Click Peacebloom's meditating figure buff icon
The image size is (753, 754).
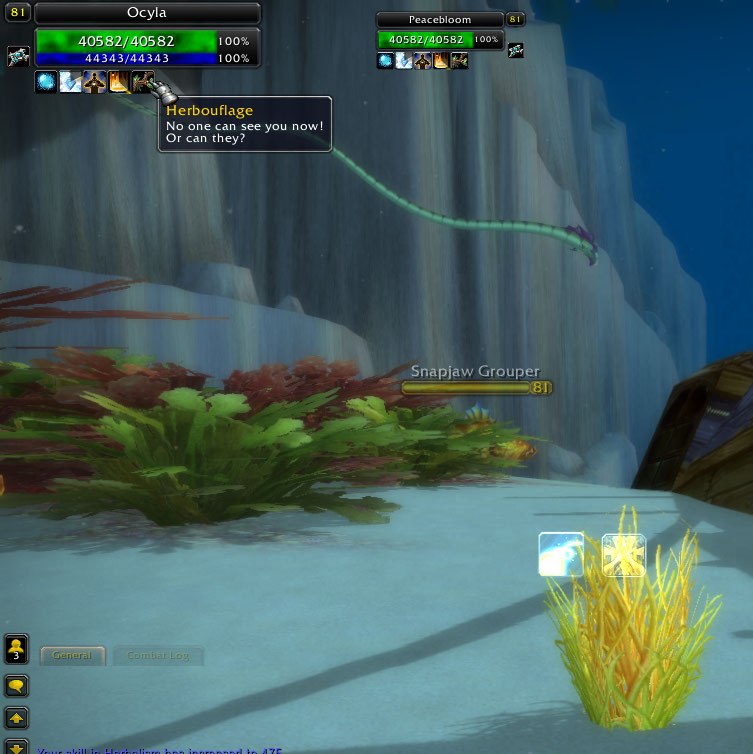coord(422,61)
